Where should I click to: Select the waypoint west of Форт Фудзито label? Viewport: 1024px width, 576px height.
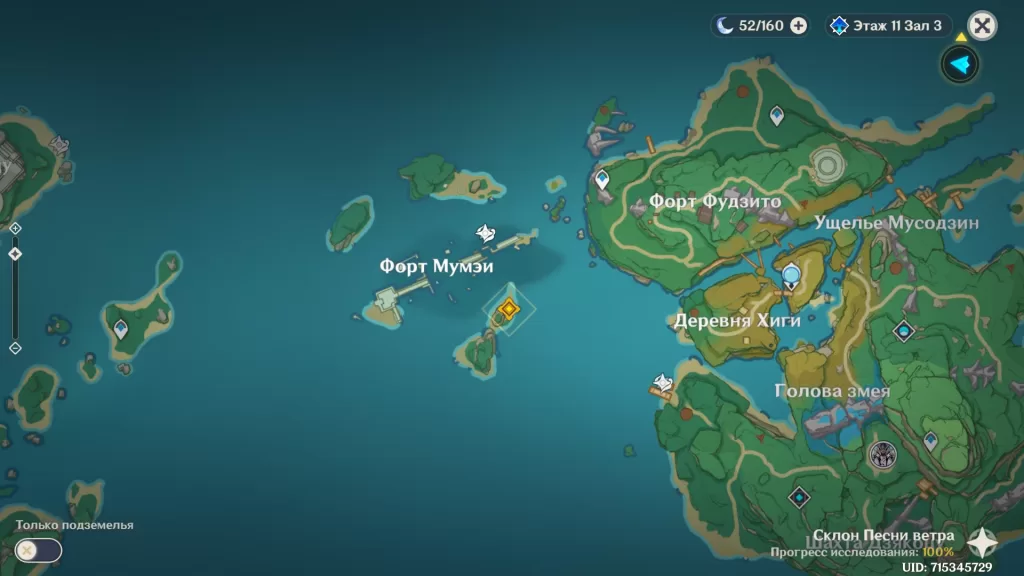(x=602, y=180)
